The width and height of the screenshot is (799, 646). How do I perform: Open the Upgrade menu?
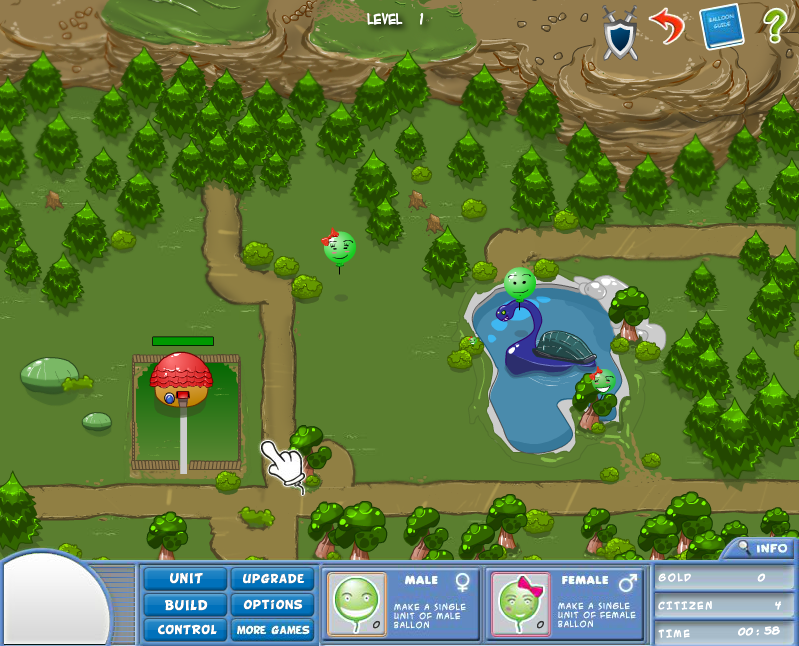tap(273, 579)
